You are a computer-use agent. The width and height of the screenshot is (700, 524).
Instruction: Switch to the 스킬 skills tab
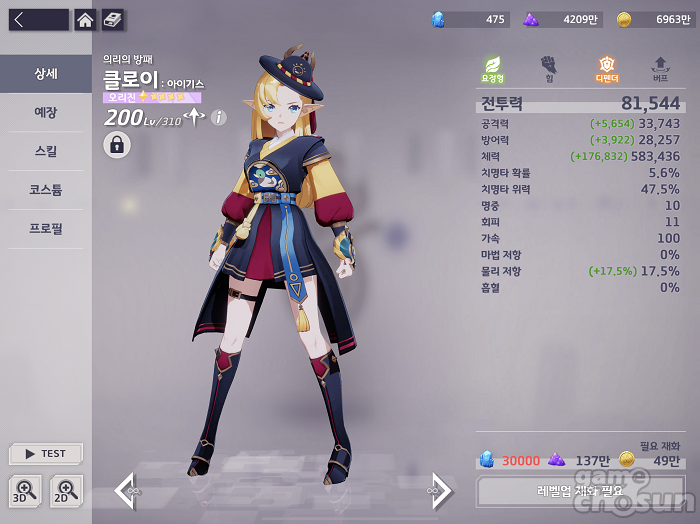[x=46, y=151]
